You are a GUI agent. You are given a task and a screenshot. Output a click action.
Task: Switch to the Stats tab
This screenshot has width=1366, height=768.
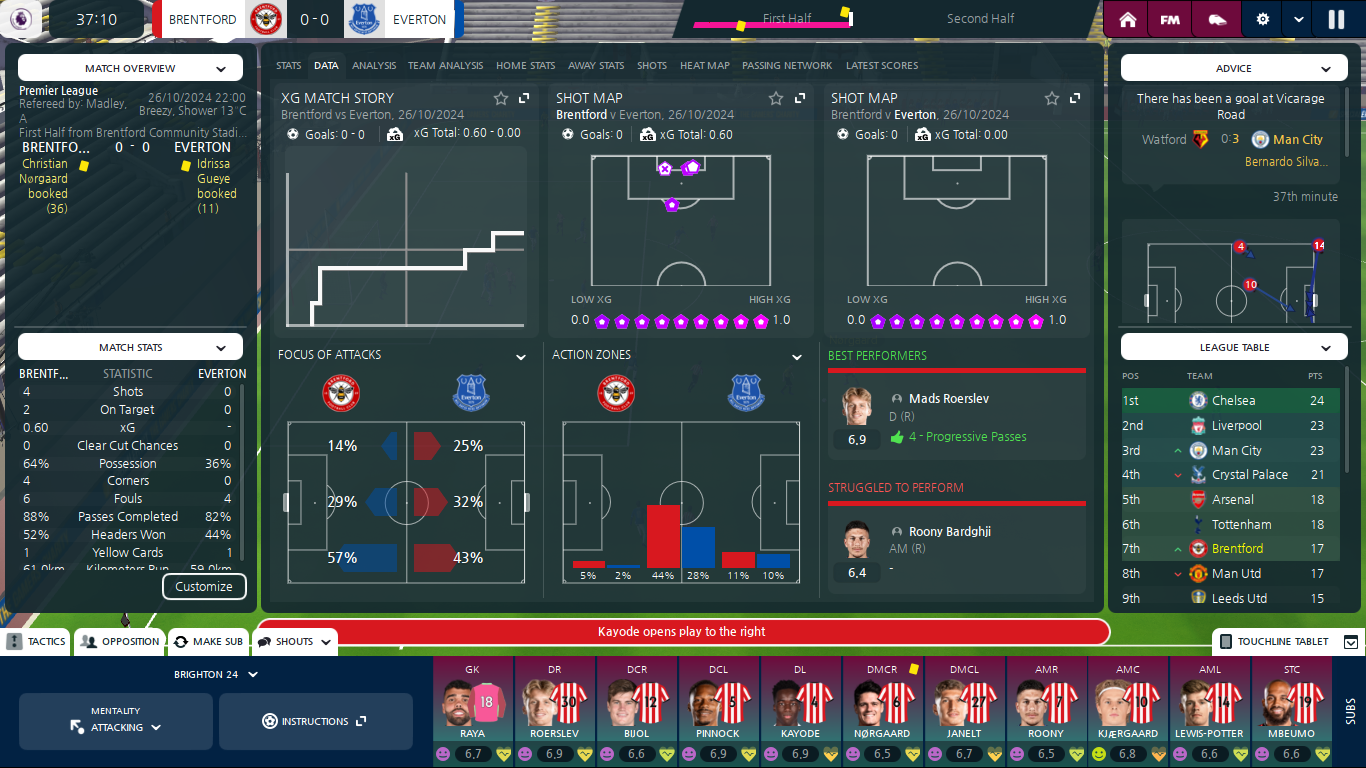(x=289, y=66)
